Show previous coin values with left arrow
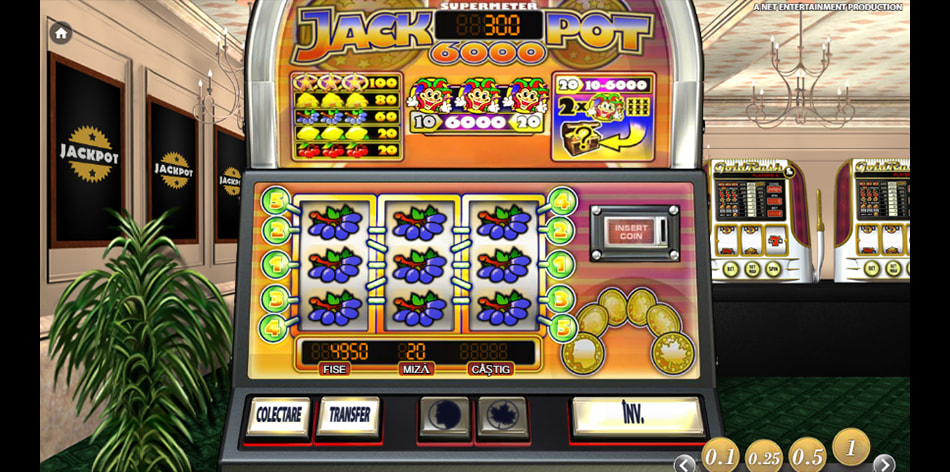 [x=685, y=463]
